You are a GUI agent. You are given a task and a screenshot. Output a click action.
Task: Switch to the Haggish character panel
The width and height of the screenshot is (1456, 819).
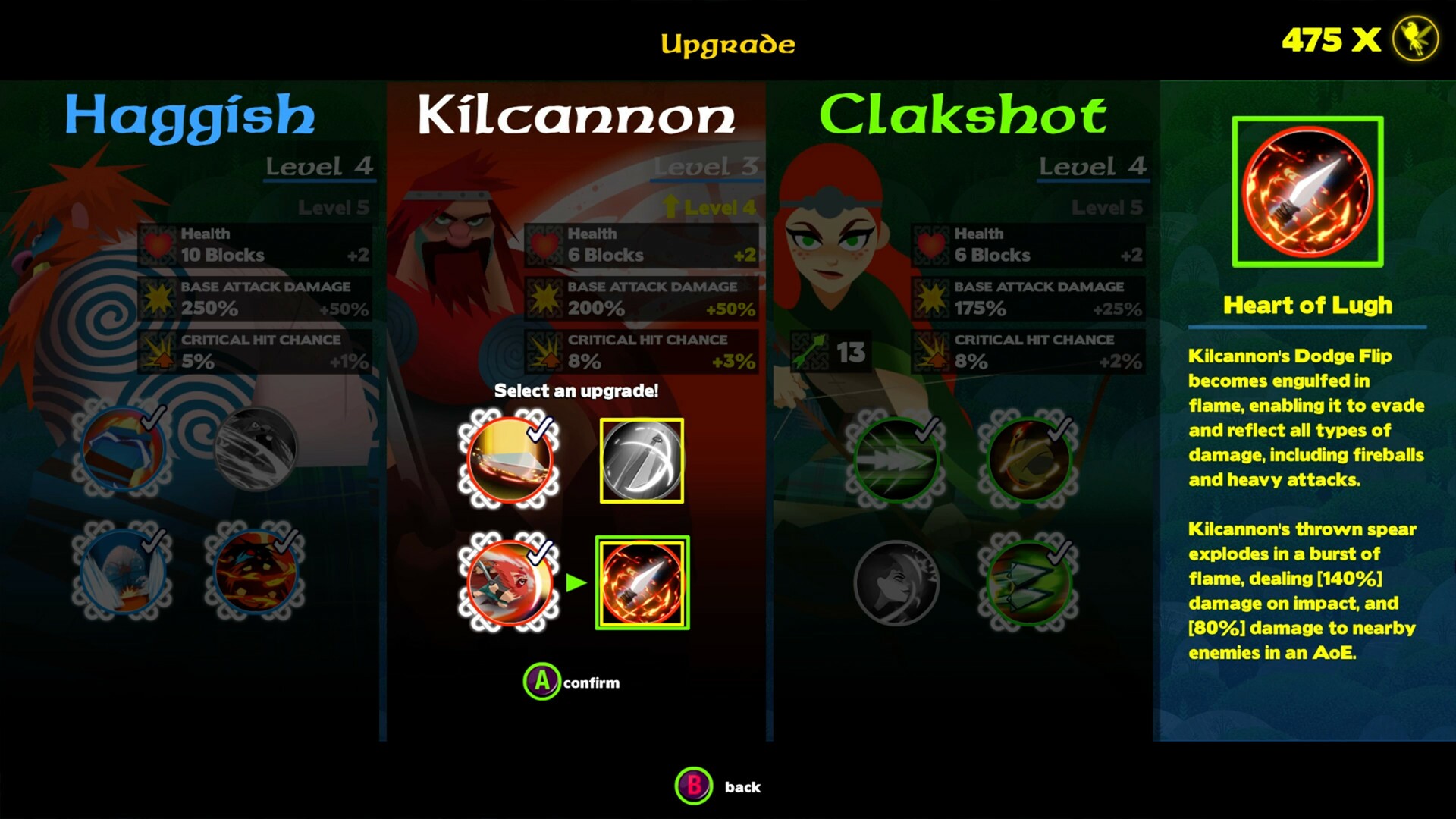[x=188, y=115]
